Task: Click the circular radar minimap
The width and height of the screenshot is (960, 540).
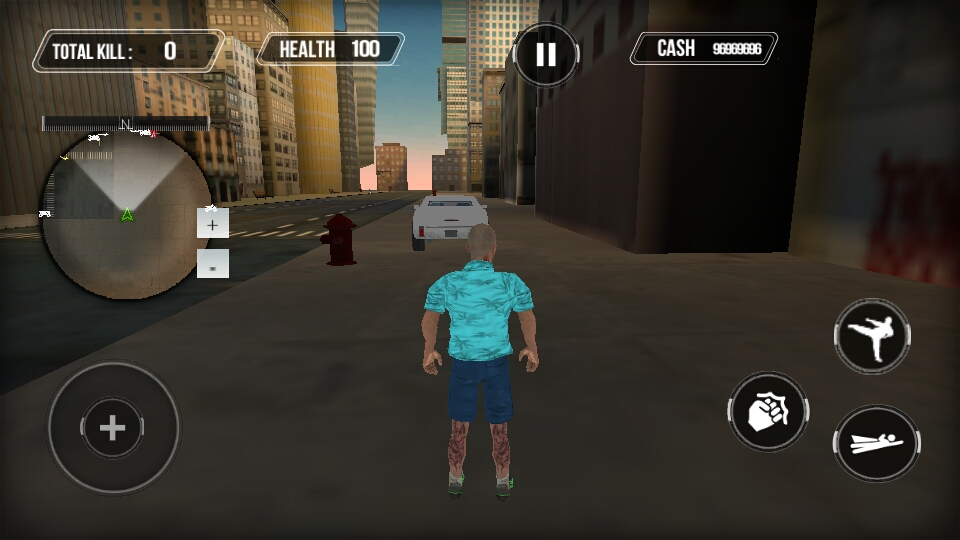Action: (x=125, y=215)
